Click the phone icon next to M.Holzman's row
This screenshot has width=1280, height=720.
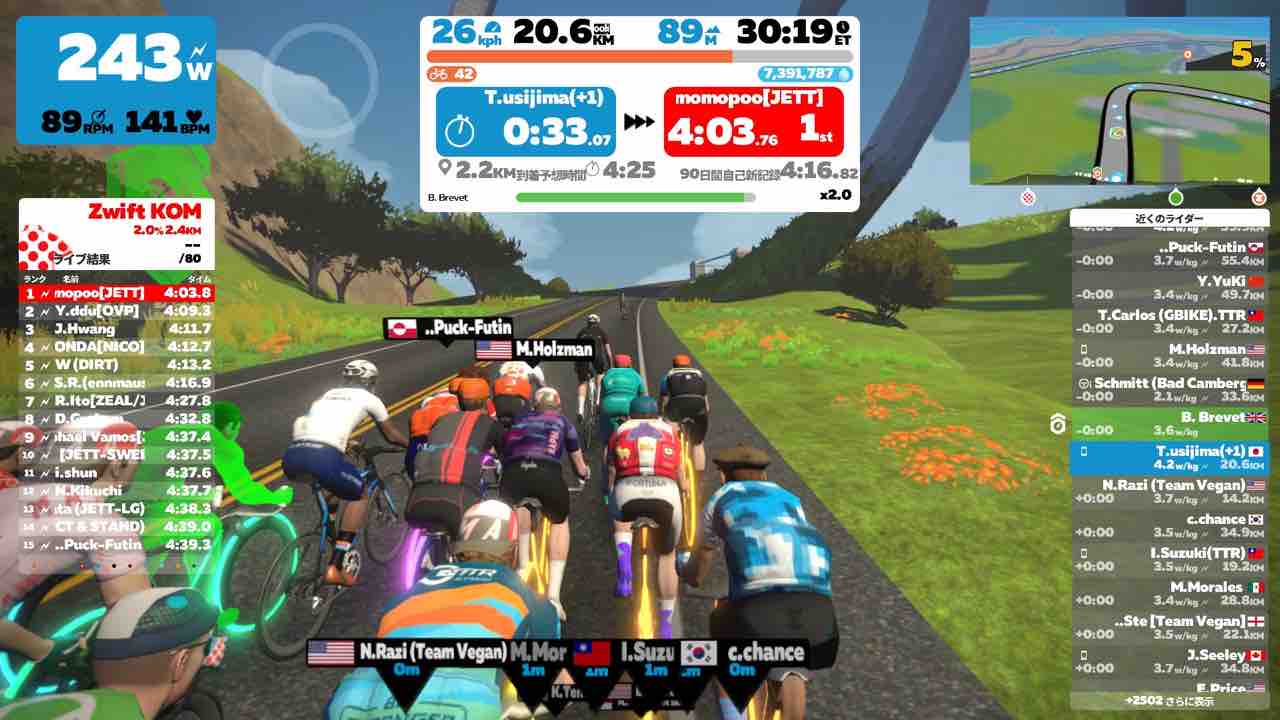(x=1085, y=349)
